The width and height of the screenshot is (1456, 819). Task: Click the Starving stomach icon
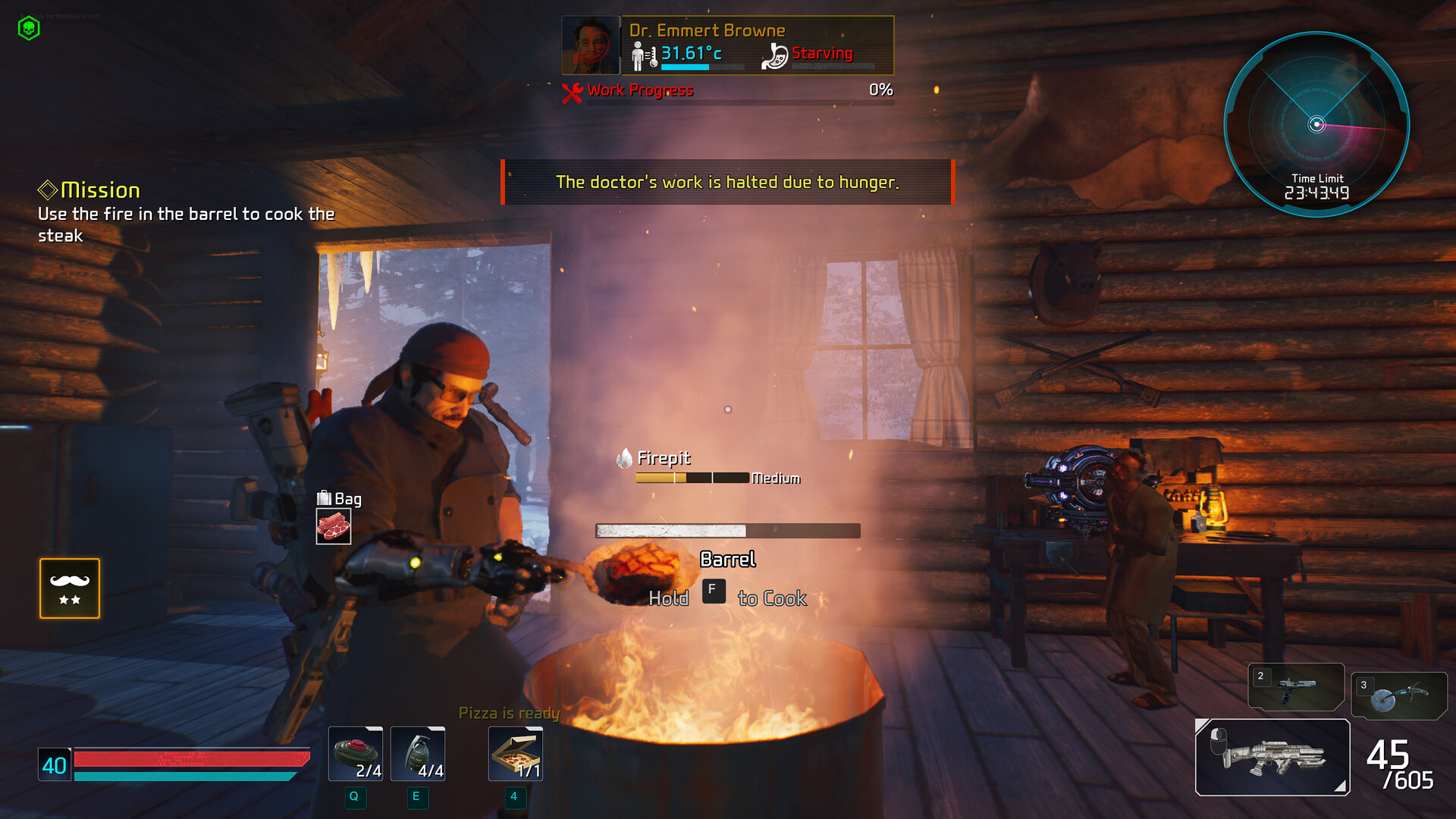click(x=775, y=54)
